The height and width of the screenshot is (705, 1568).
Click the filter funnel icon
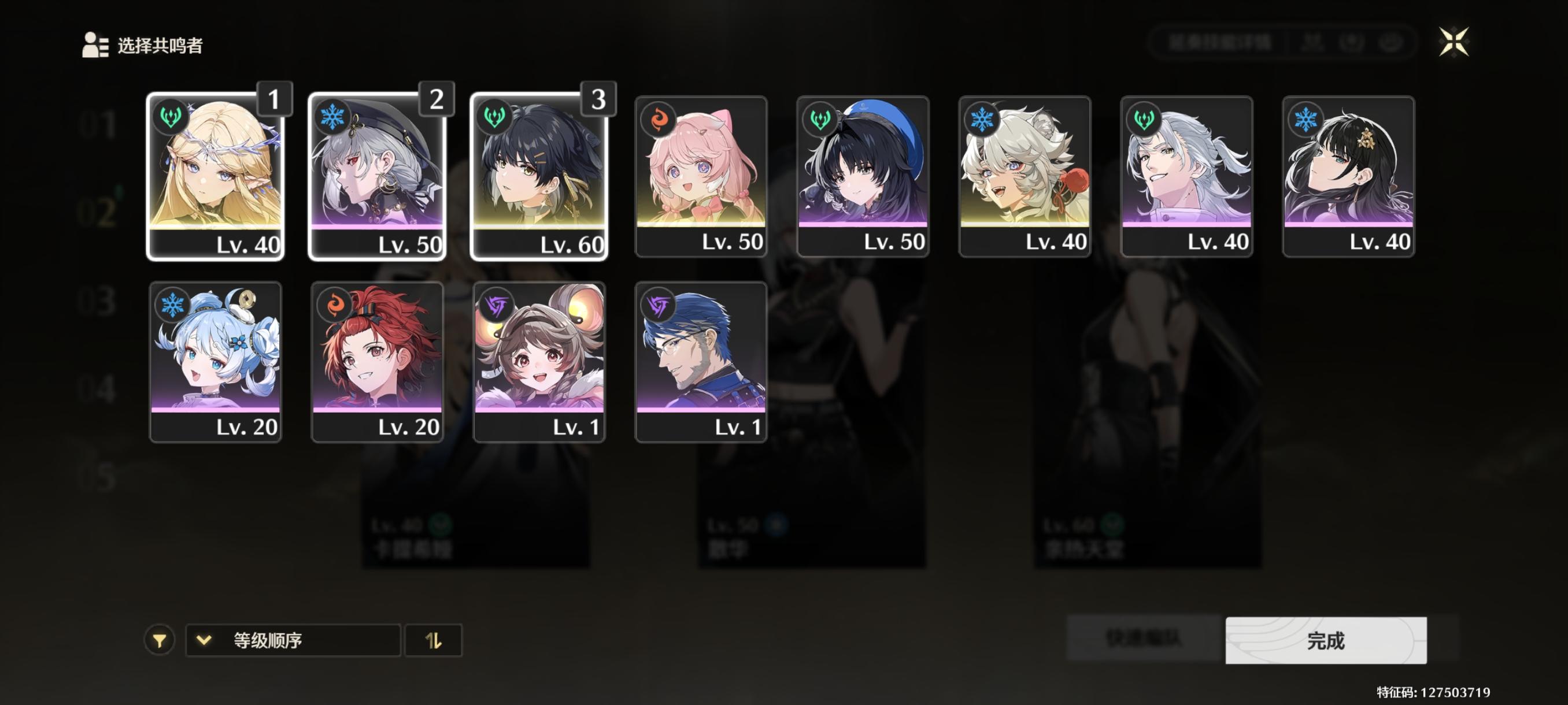coord(160,640)
